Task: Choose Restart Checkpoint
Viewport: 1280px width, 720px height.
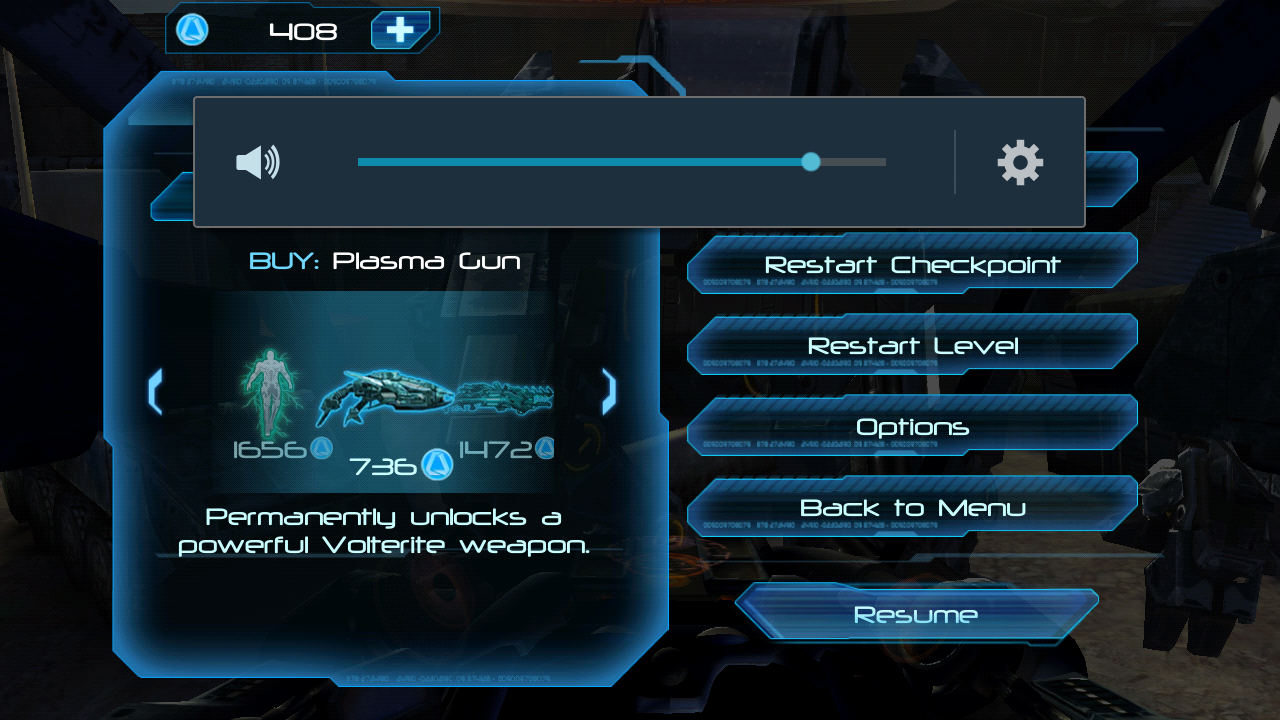Action: coord(912,265)
